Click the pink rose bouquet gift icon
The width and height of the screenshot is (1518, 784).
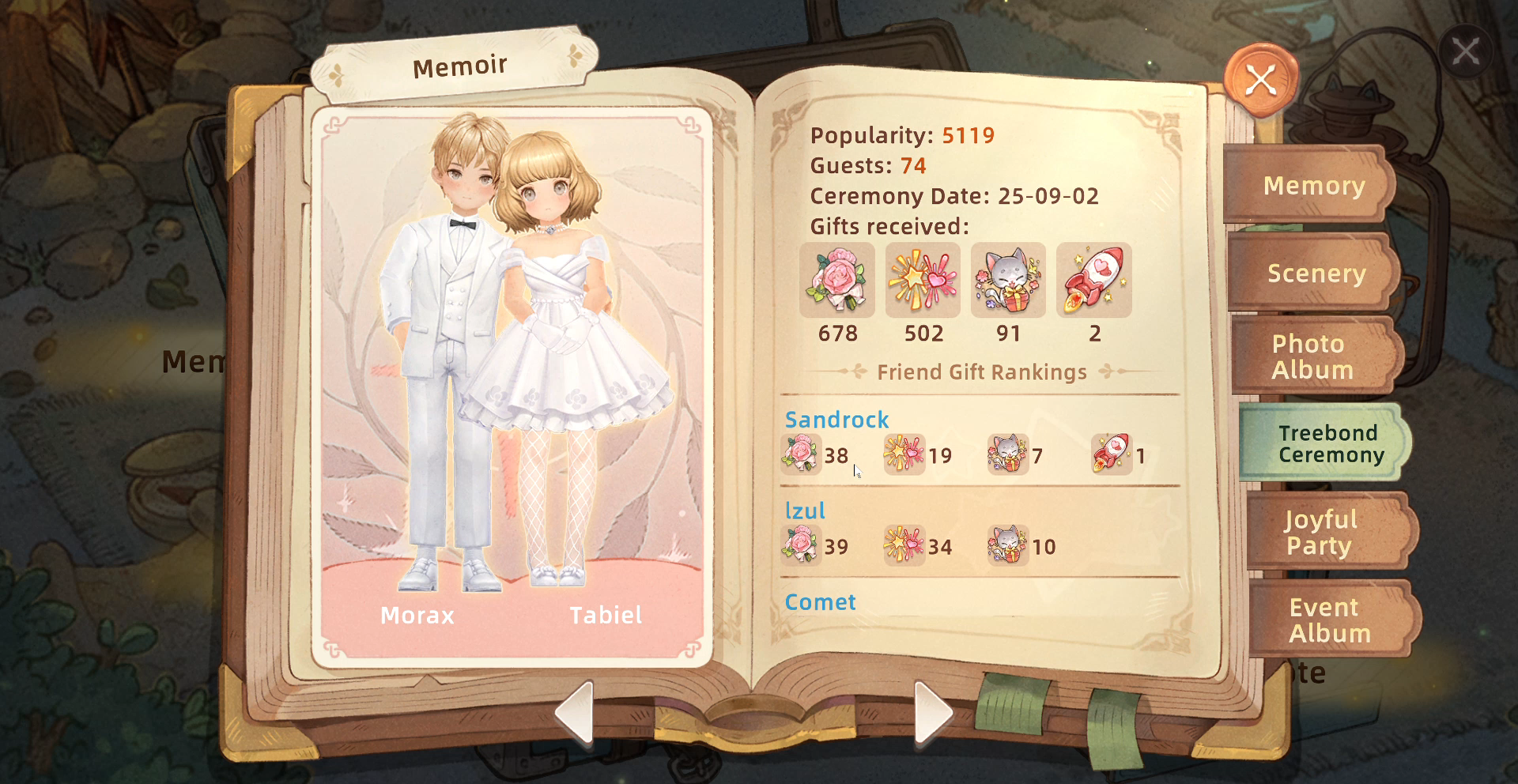pyautogui.click(x=837, y=281)
